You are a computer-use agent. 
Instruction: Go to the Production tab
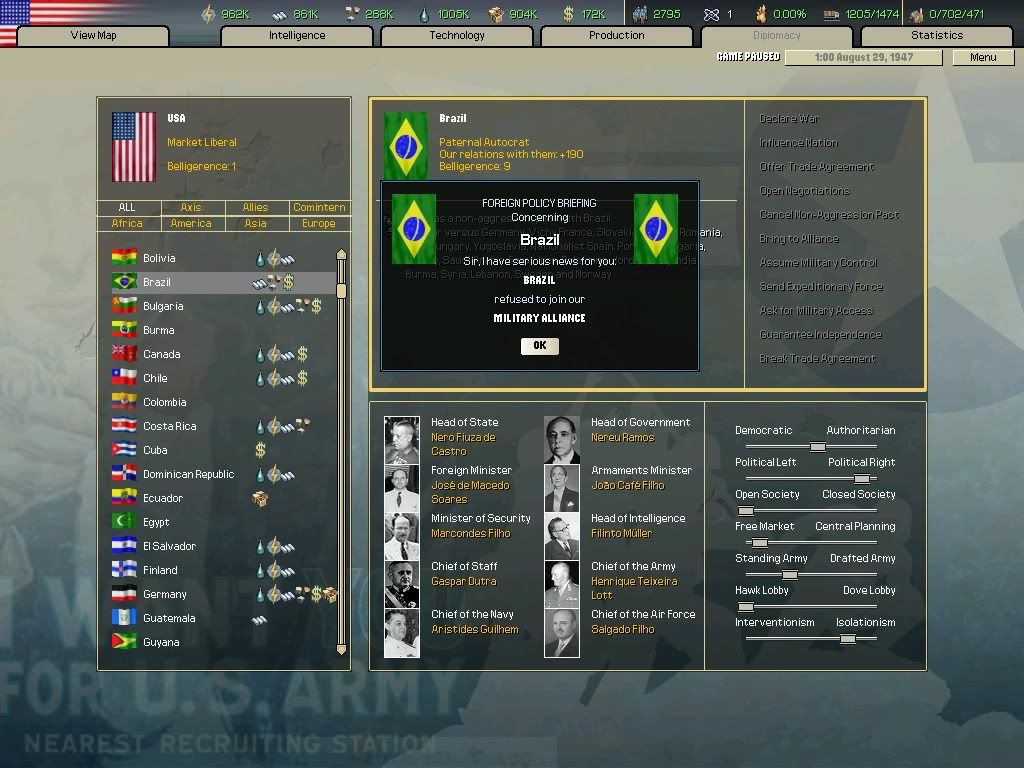(x=617, y=36)
